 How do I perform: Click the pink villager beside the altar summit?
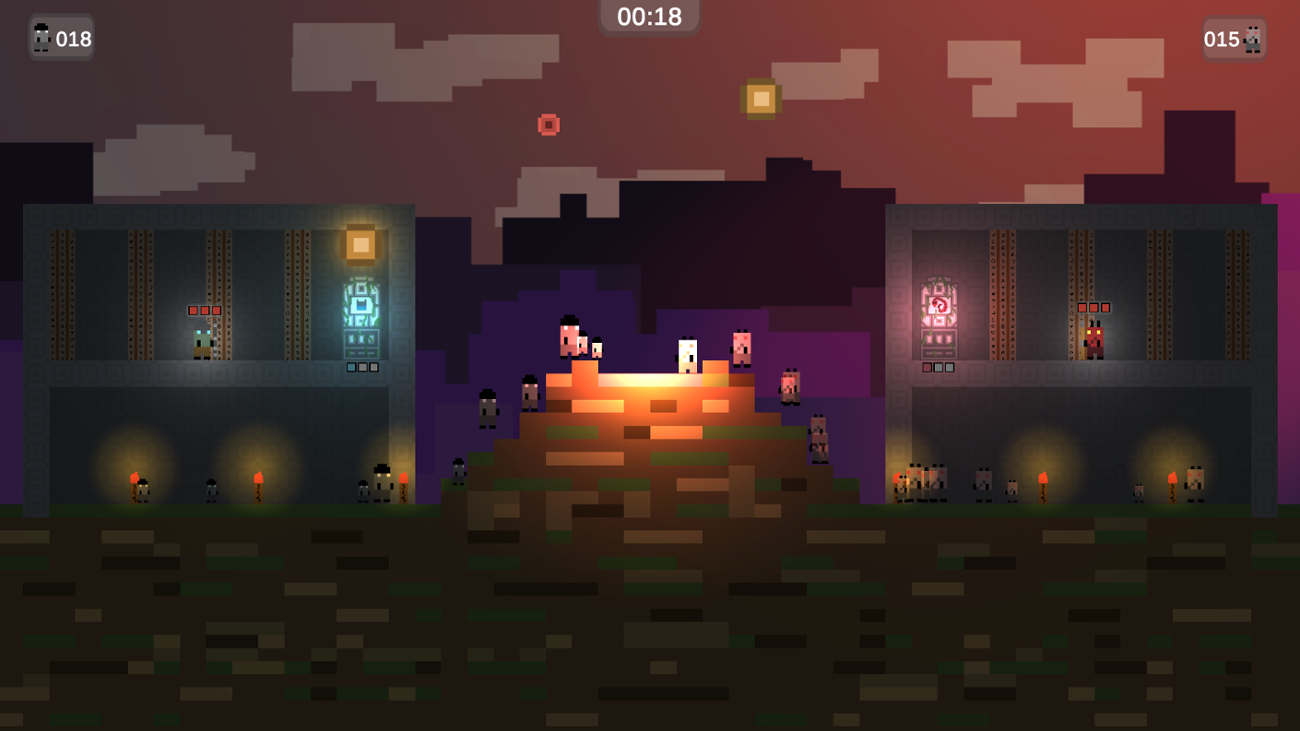coord(741,351)
